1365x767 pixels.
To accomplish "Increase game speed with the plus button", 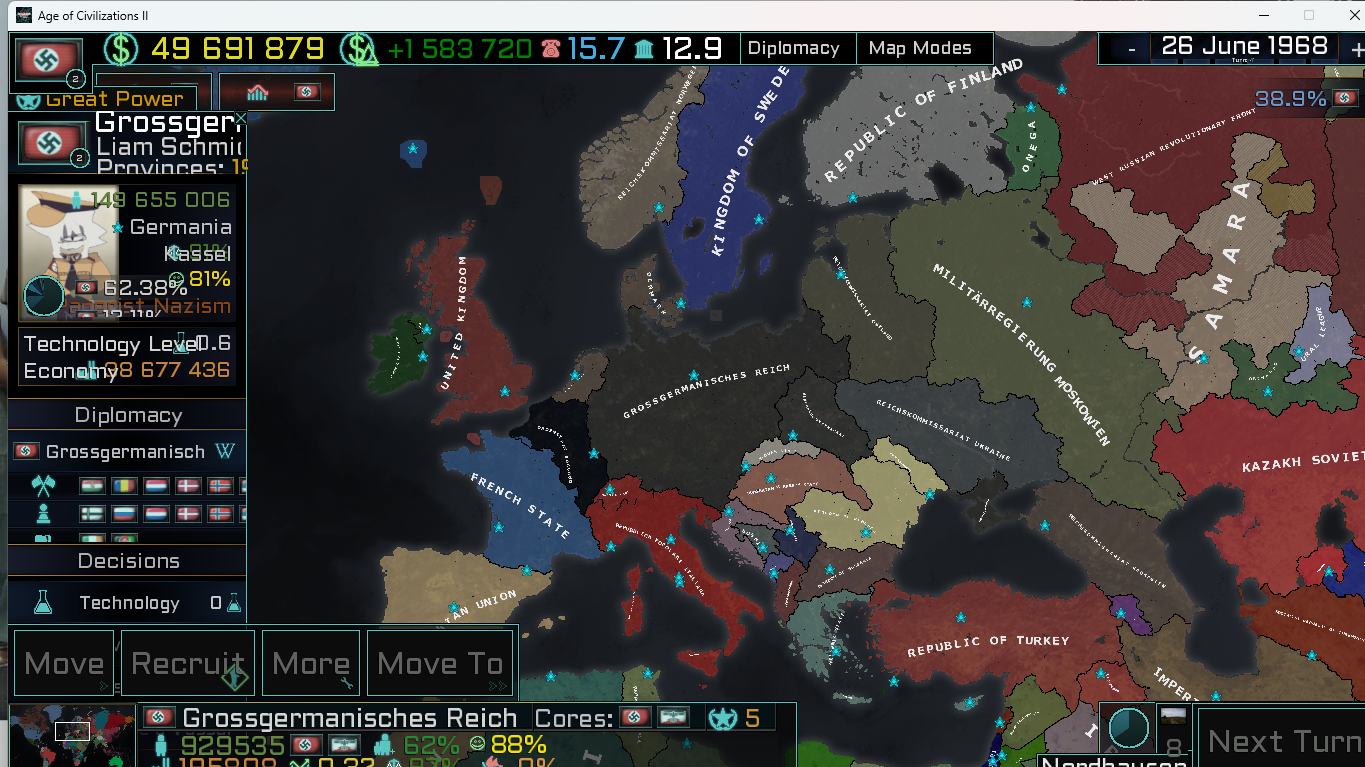I will (1356, 49).
